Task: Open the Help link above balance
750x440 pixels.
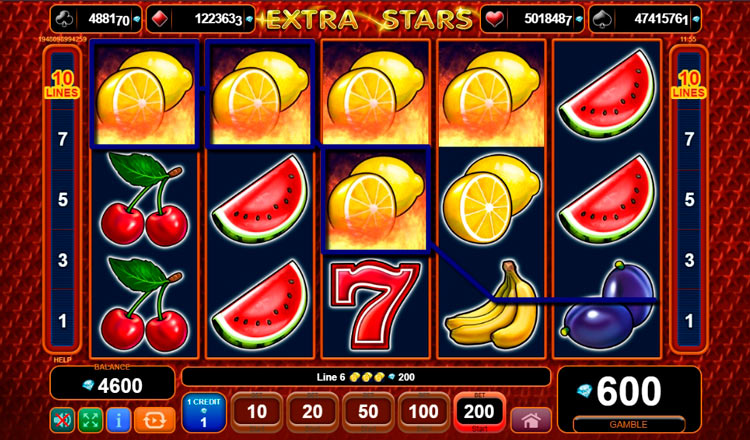Action: point(60,358)
